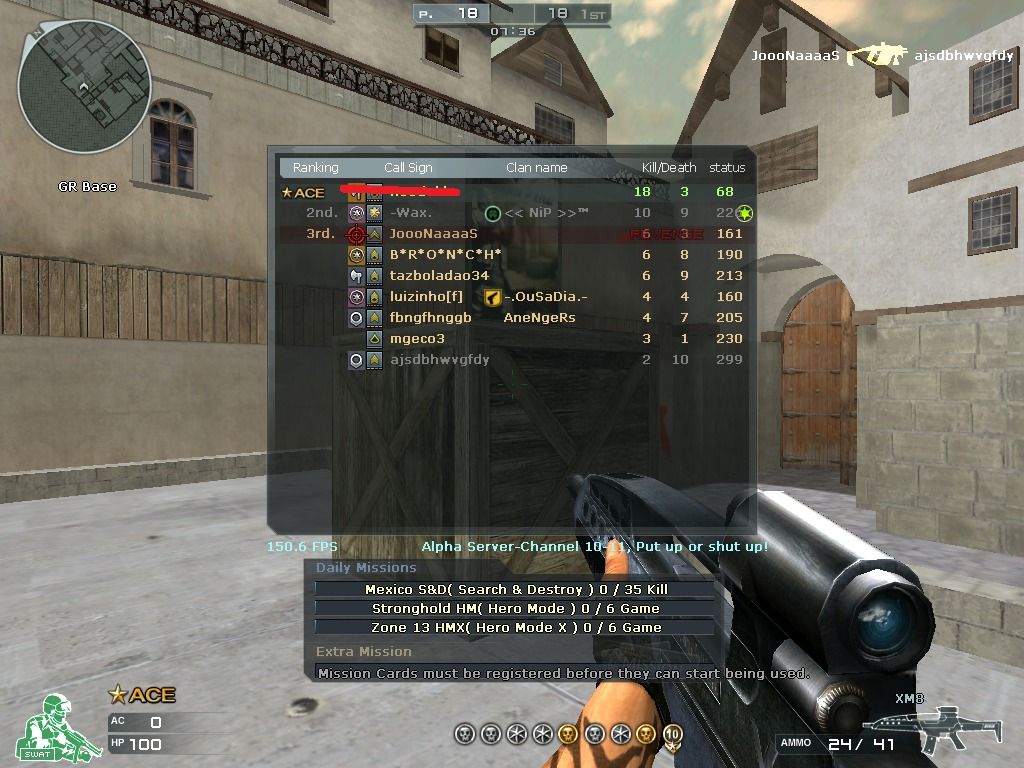The image size is (1024, 768).
Task: Select ajsdbhwvgfdy in the scoreboard list
Action: (x=439, y=360)
